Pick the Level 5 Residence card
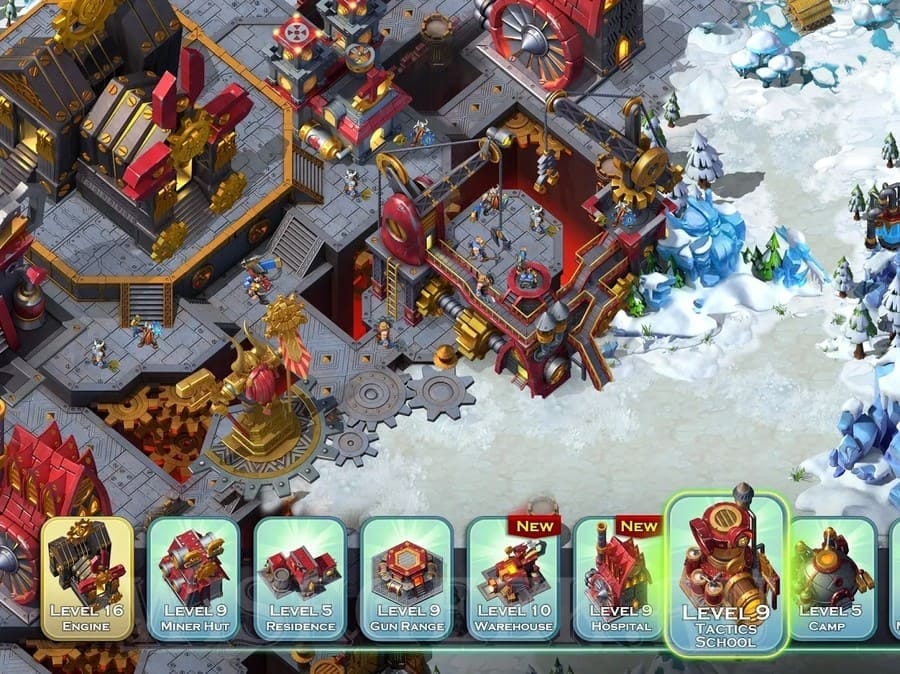The height and width of the screenshot is (674, 900). tap(301, 578)
